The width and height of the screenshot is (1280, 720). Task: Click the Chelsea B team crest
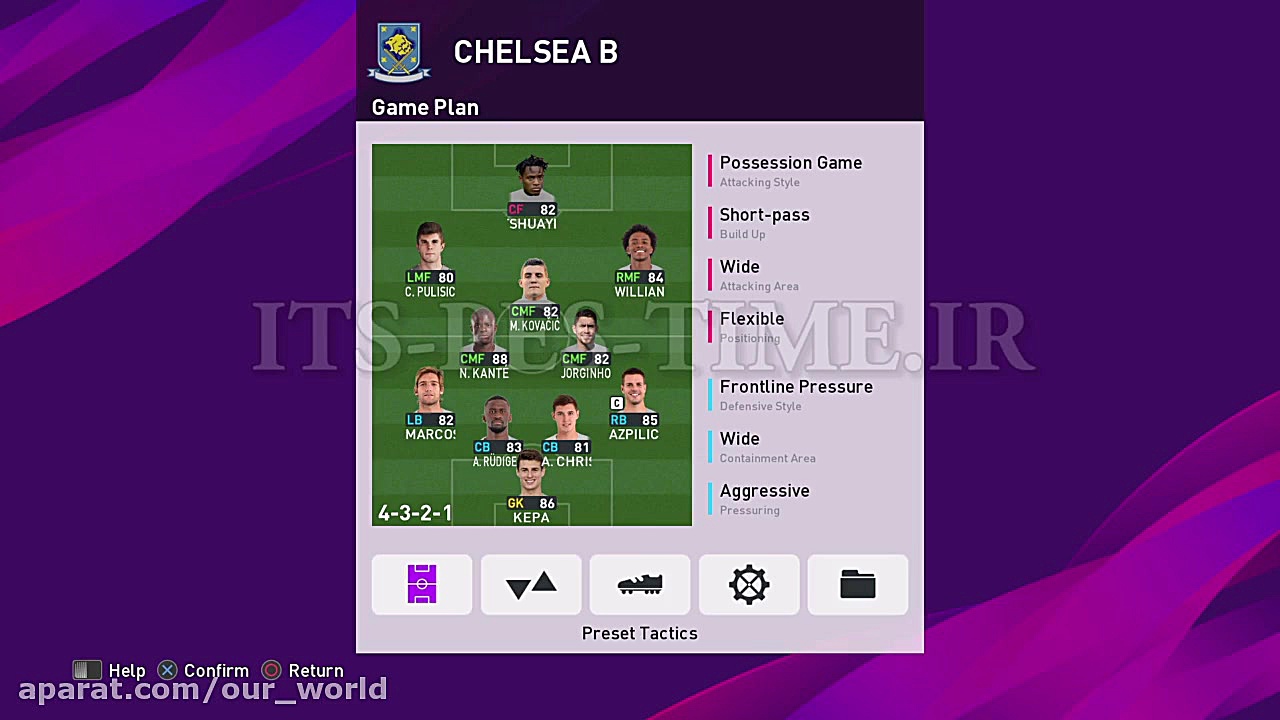pyautogui.click(x=399, y=48)
